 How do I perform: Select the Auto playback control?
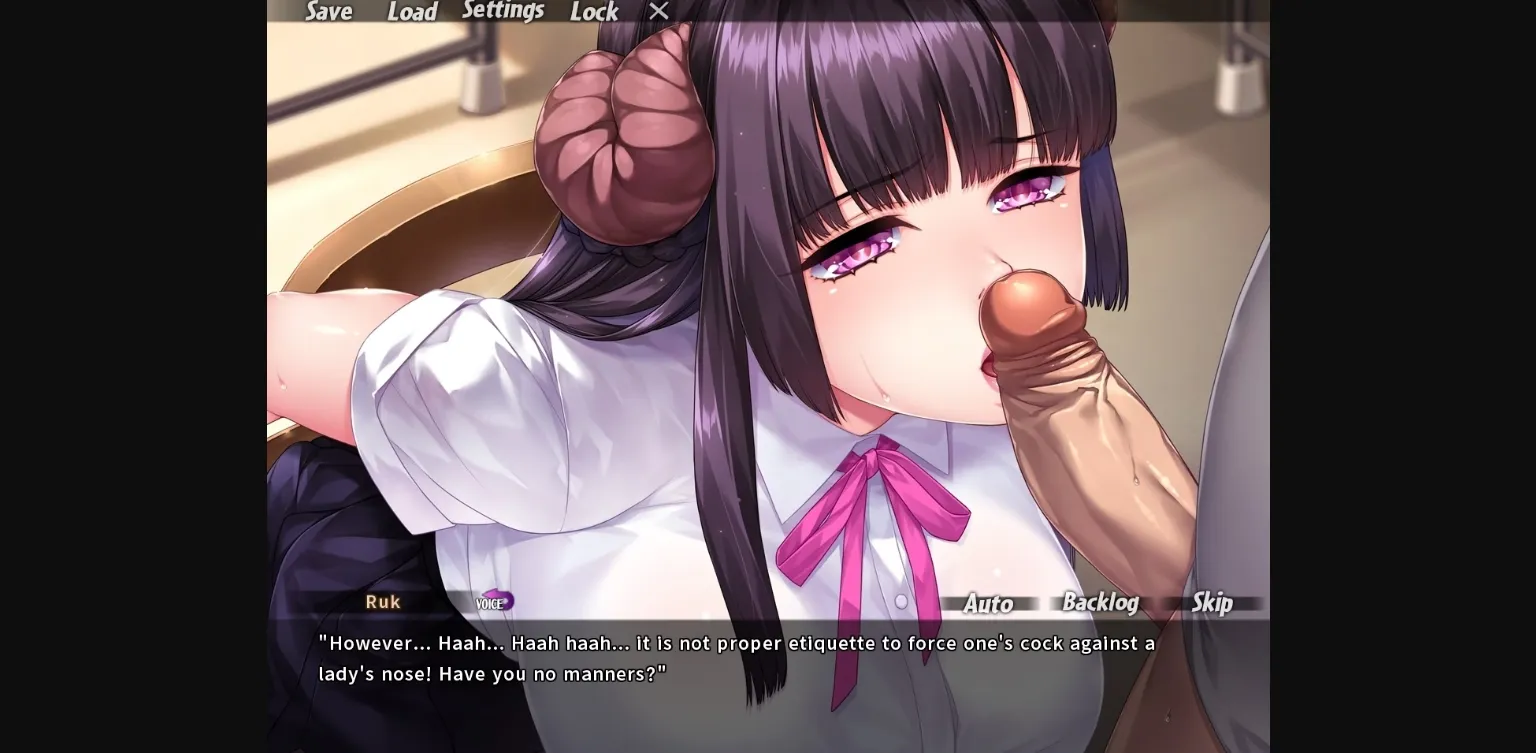pos(988,604)
